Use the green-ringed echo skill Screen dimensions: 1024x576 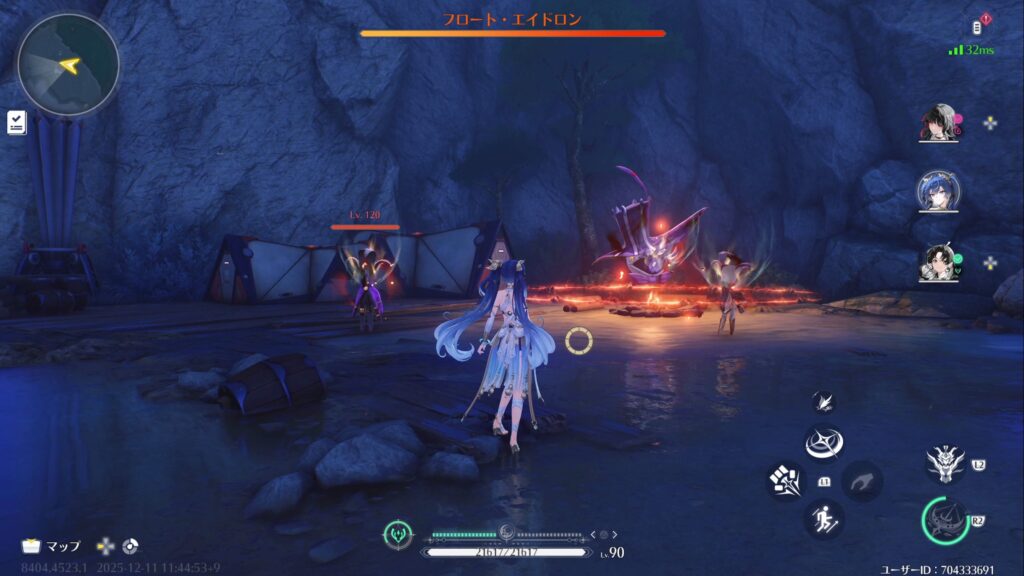pos(945,520)
